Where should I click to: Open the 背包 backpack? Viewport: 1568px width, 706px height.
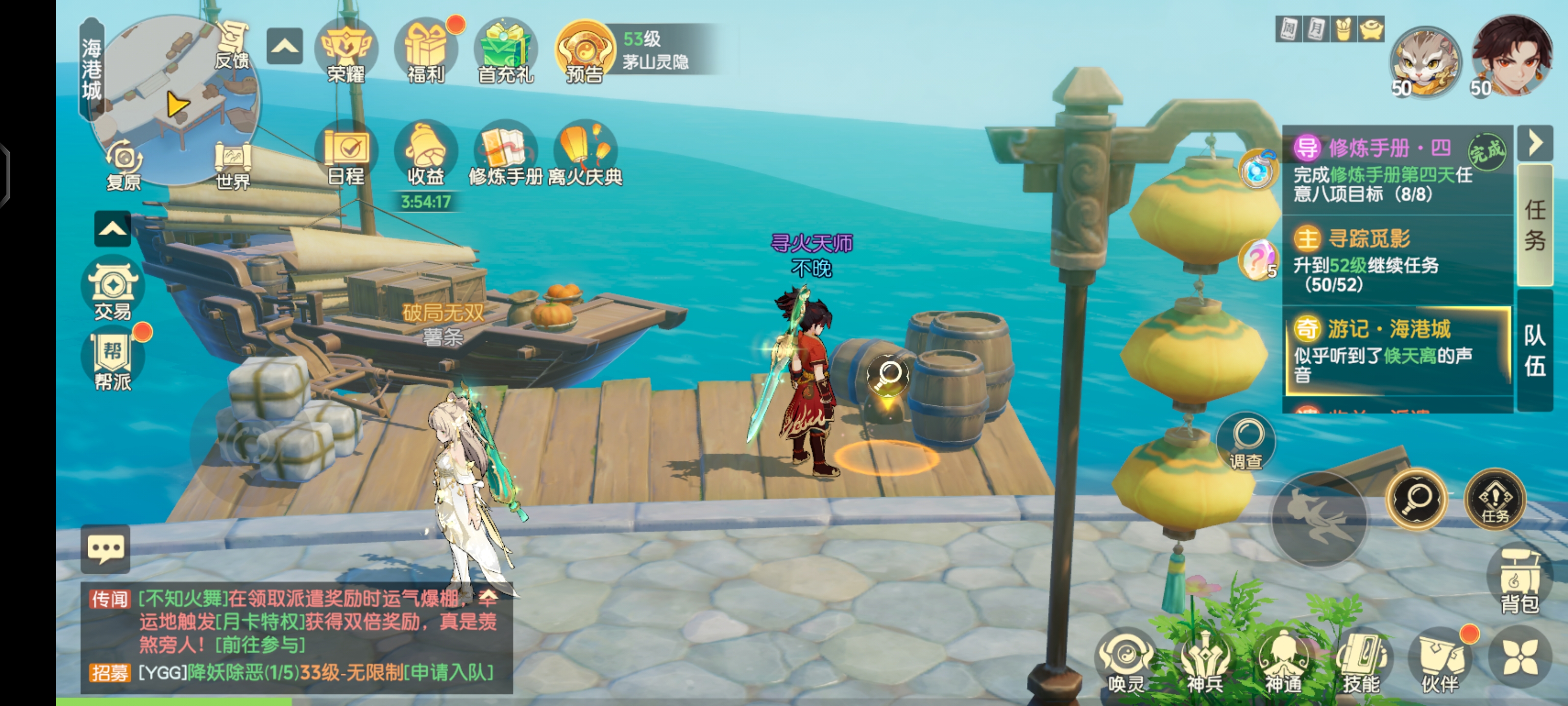(1519, 582)
